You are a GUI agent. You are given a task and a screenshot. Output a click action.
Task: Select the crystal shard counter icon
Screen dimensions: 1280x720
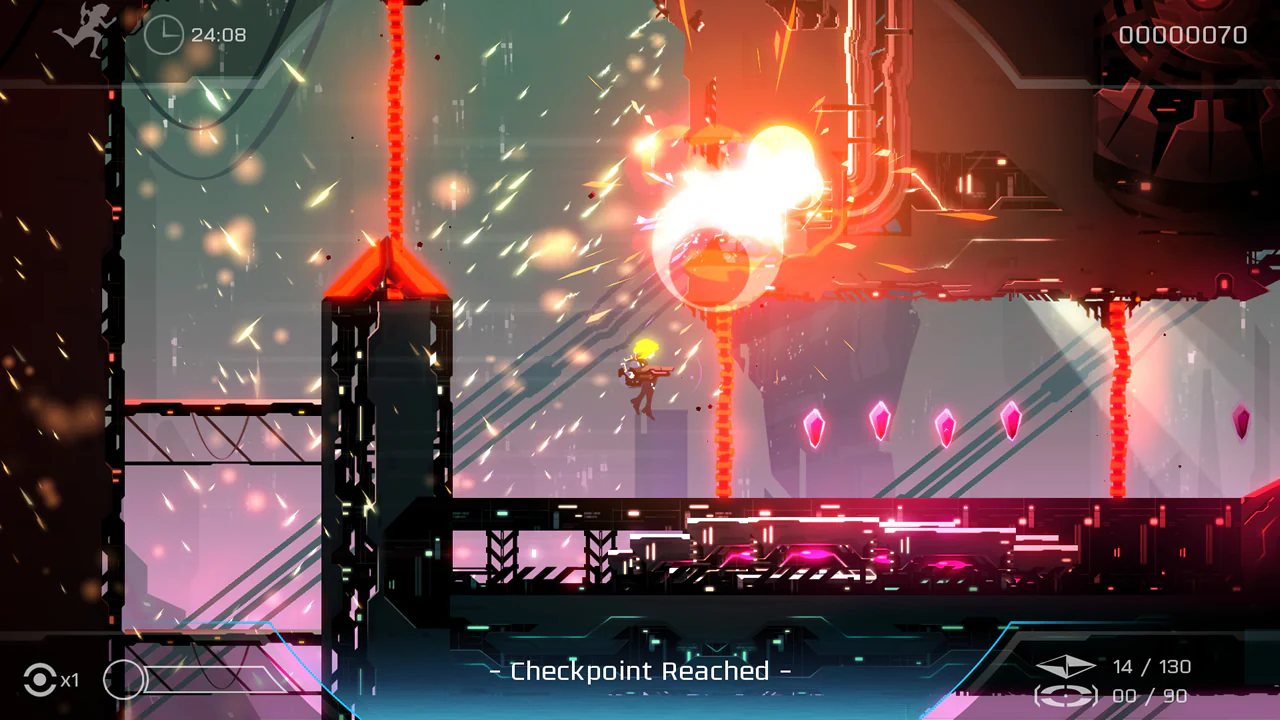point(1064,666)
